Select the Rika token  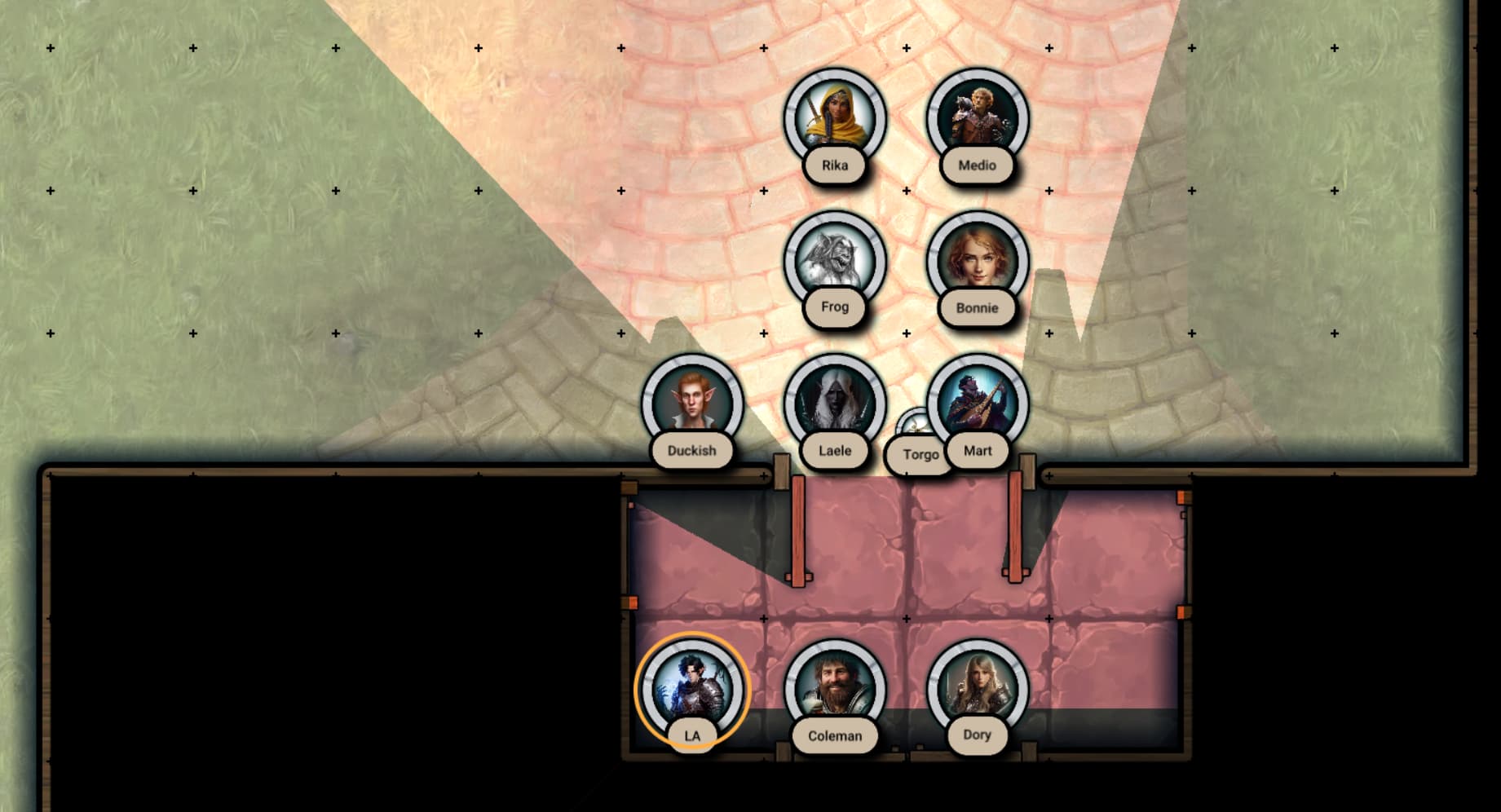(x=834, y=119)
